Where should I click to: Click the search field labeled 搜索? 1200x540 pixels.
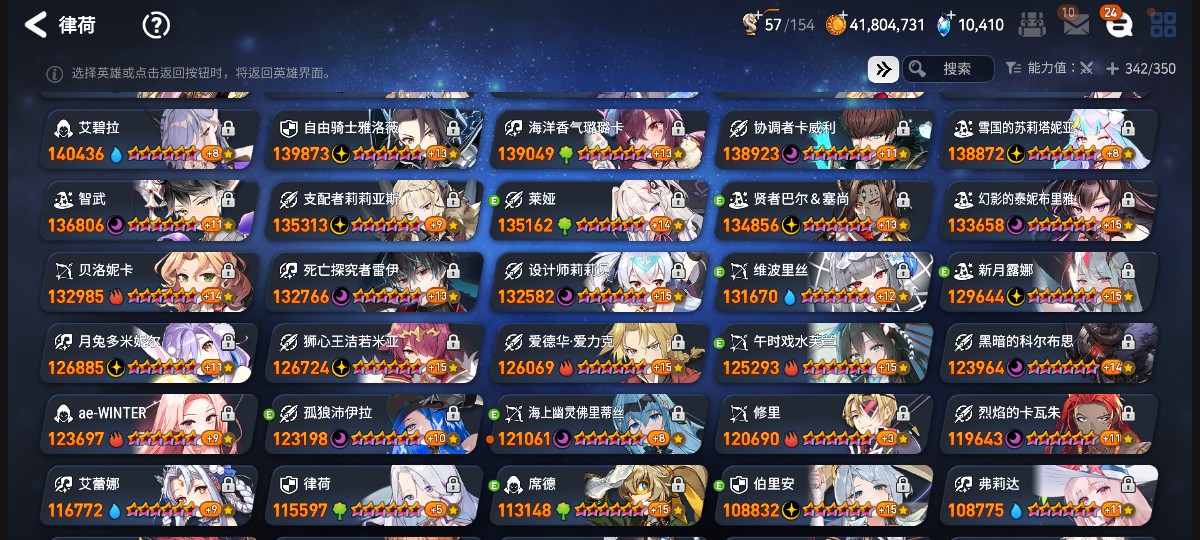pos(948,69)
